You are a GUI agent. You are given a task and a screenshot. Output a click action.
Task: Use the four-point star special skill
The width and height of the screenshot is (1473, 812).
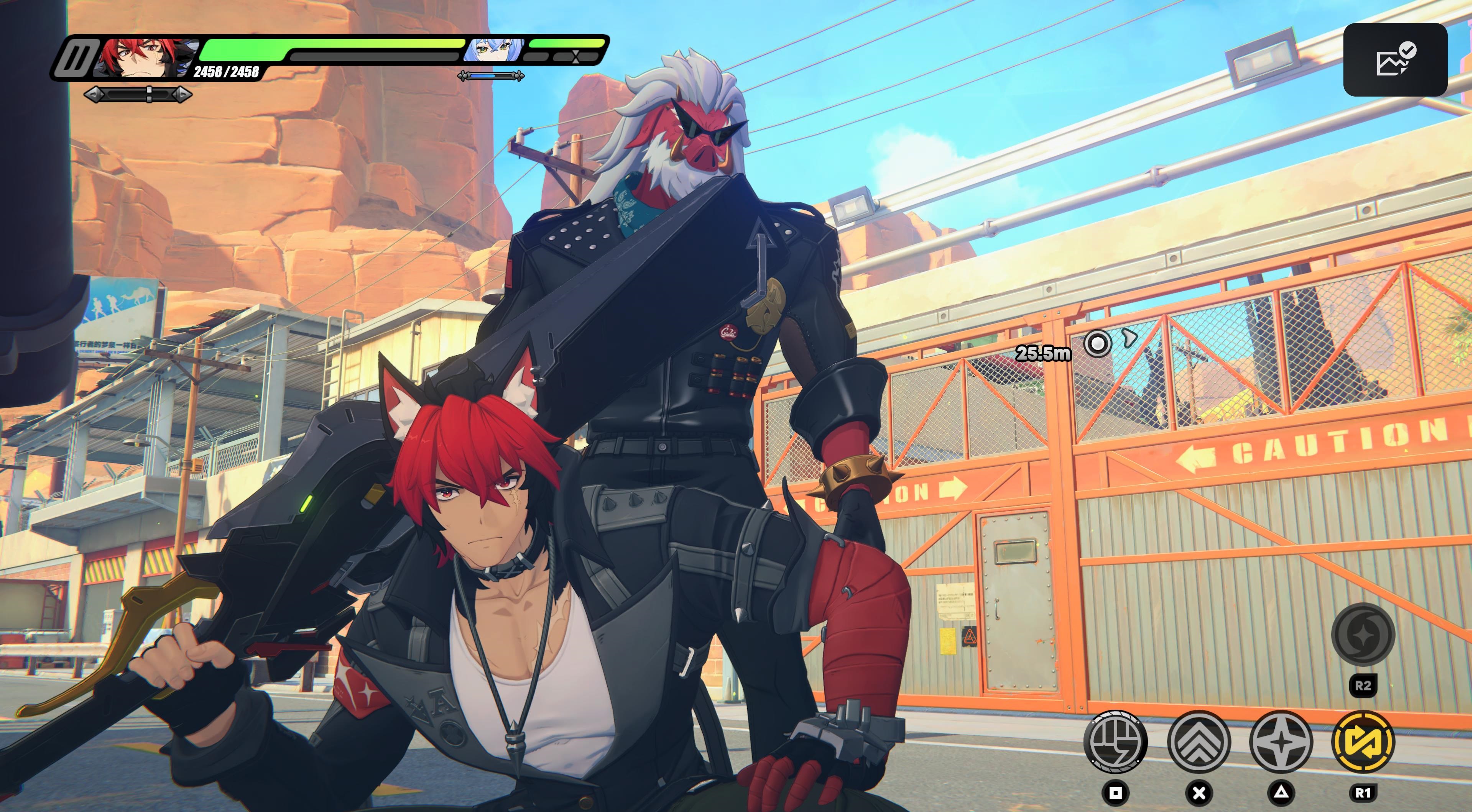click(x=1281, y=741)
